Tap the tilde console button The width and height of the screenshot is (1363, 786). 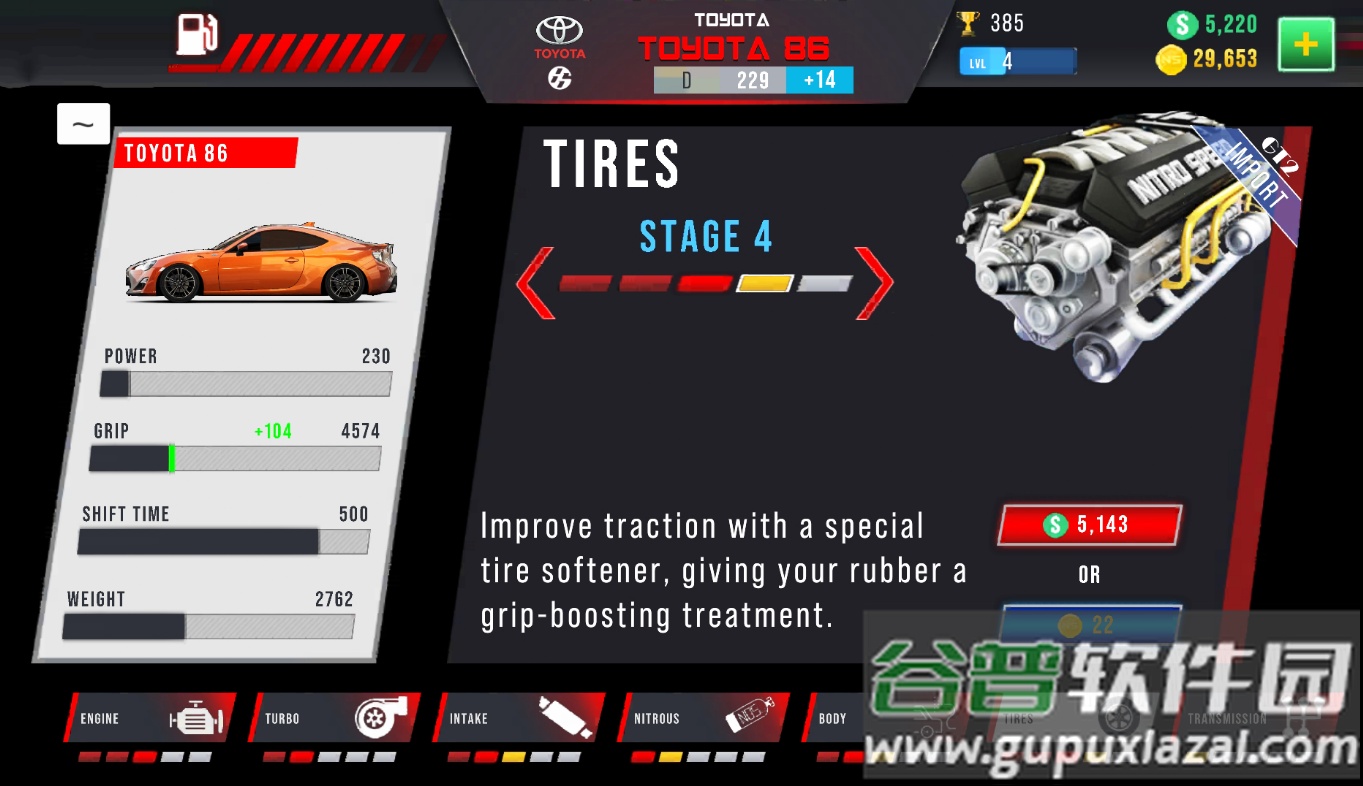tap(83, 124)
